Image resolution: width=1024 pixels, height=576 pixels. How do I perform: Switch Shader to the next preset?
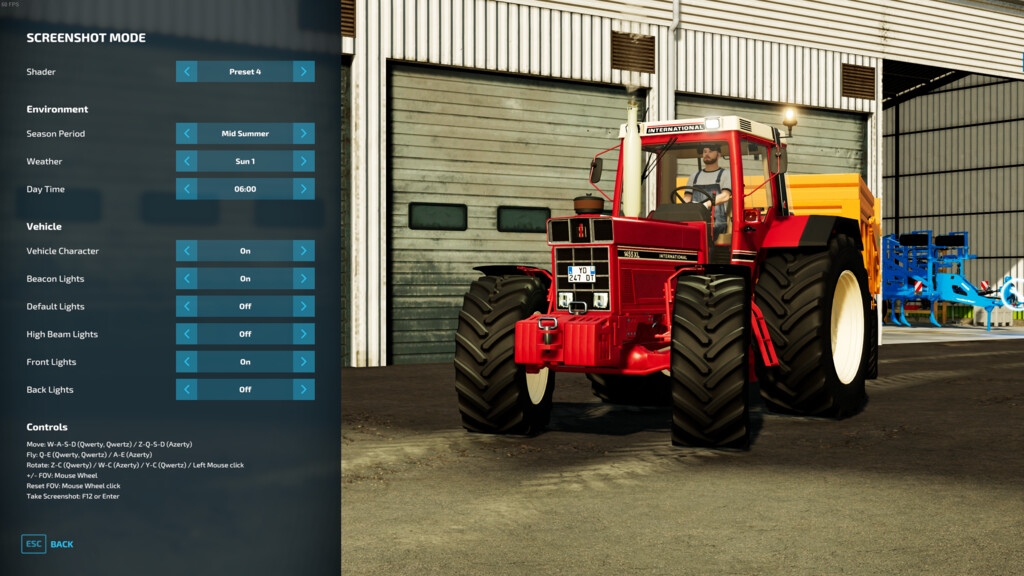(304, 72)
